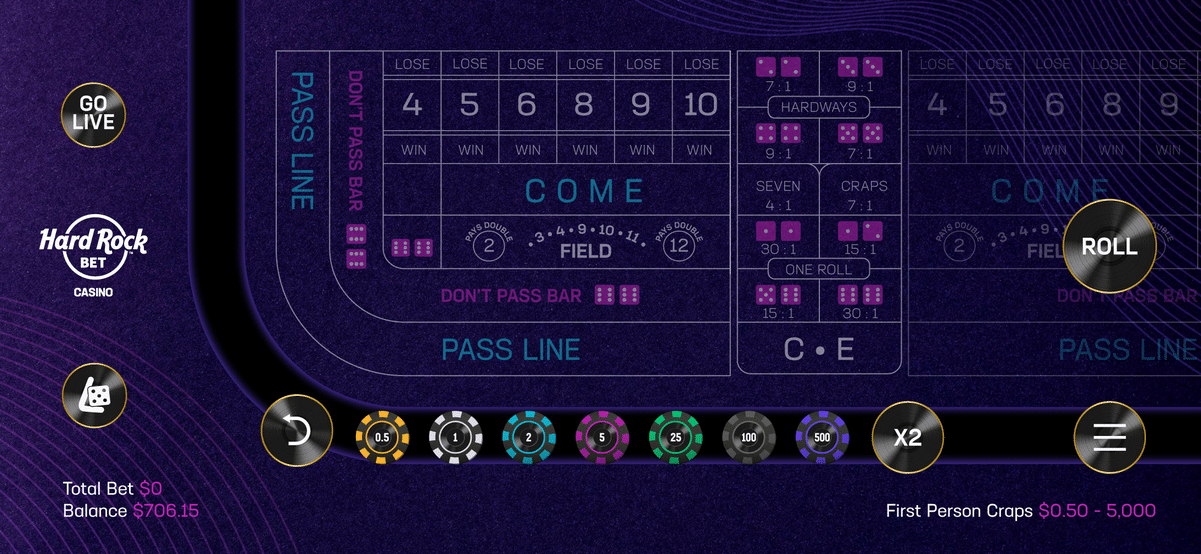This screenshot has width=1201, height=554.
Task: Select the 500 chip
Action: [822, 437]
